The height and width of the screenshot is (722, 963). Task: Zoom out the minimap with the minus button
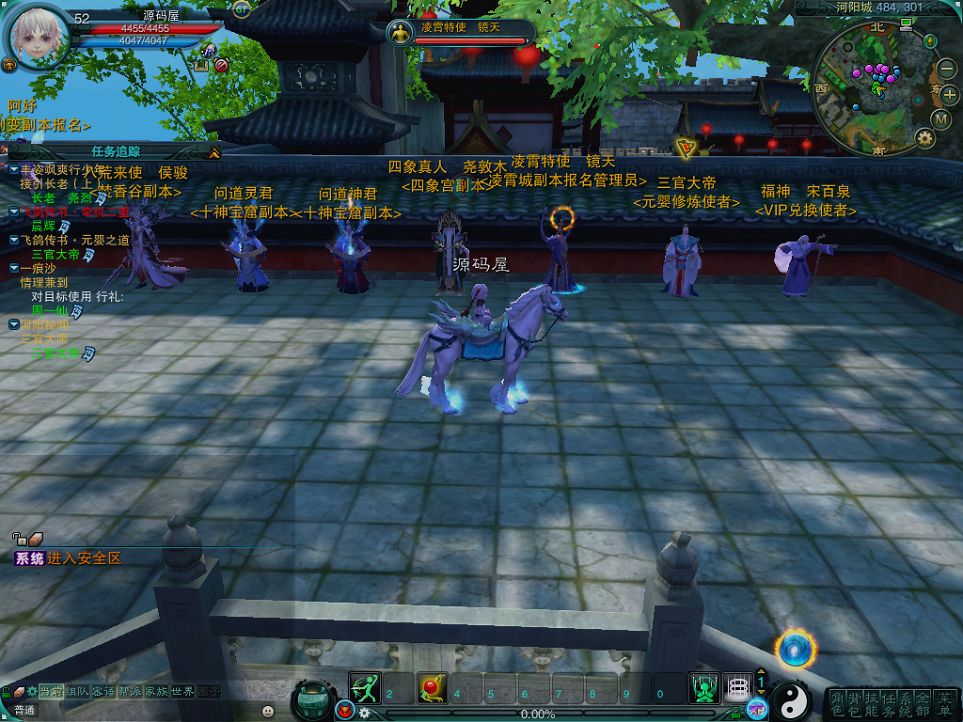[947, 69]
